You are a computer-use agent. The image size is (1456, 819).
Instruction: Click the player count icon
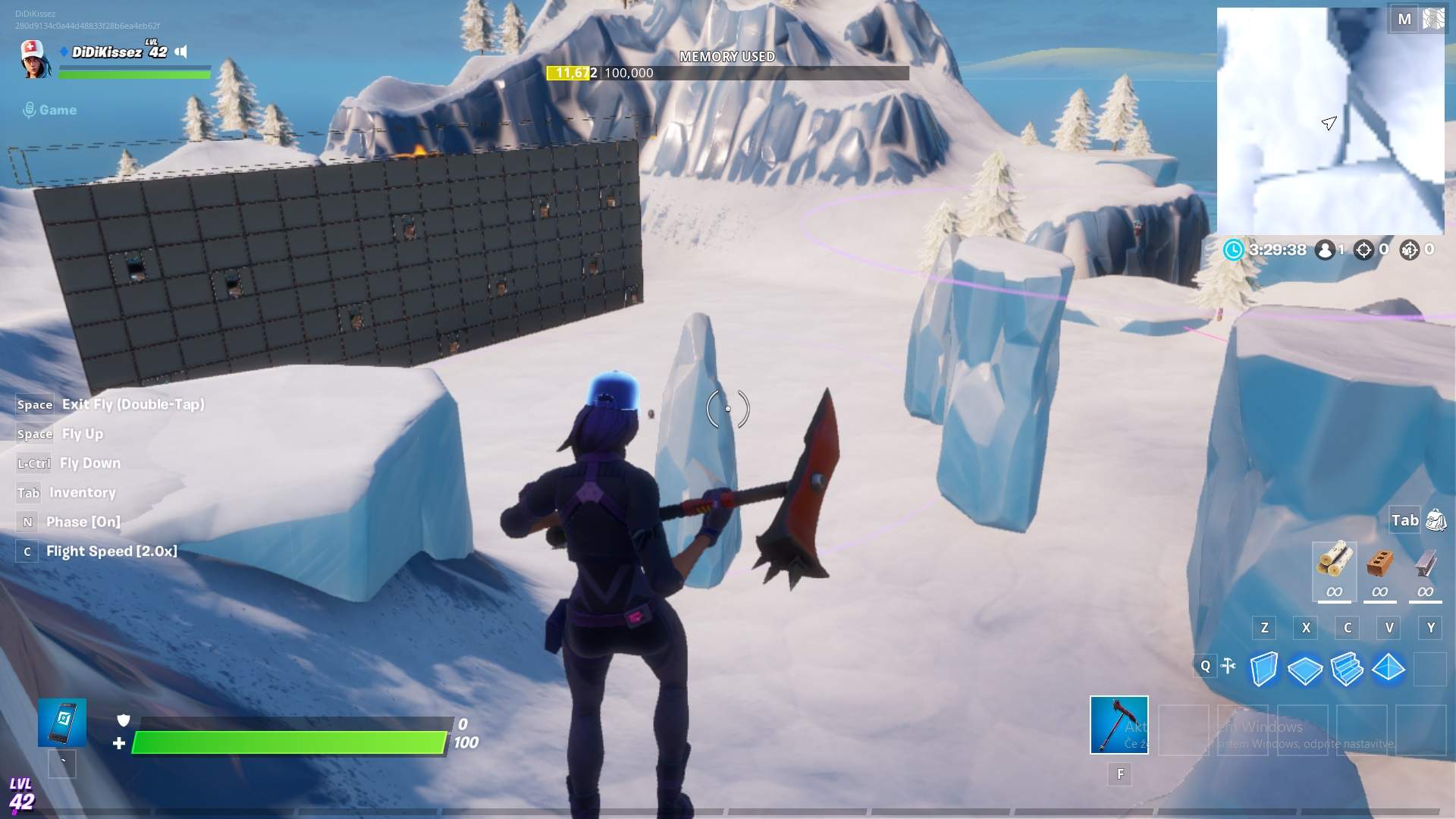coord(1324,249)
